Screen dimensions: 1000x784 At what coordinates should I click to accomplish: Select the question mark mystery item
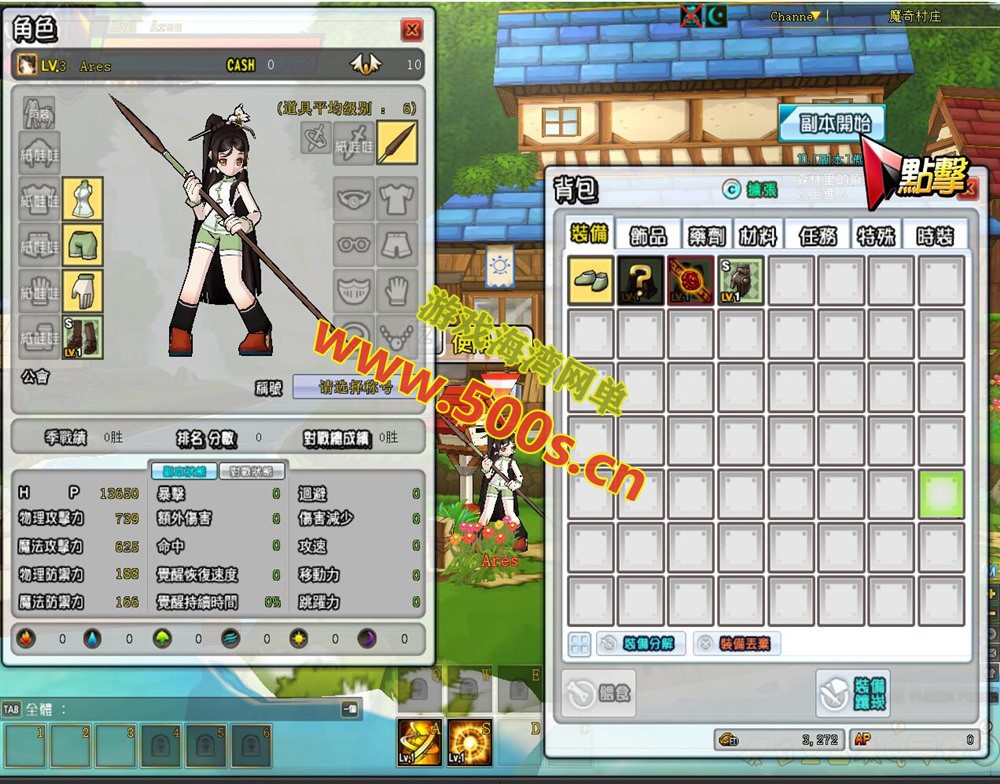(x=641, y=281)
